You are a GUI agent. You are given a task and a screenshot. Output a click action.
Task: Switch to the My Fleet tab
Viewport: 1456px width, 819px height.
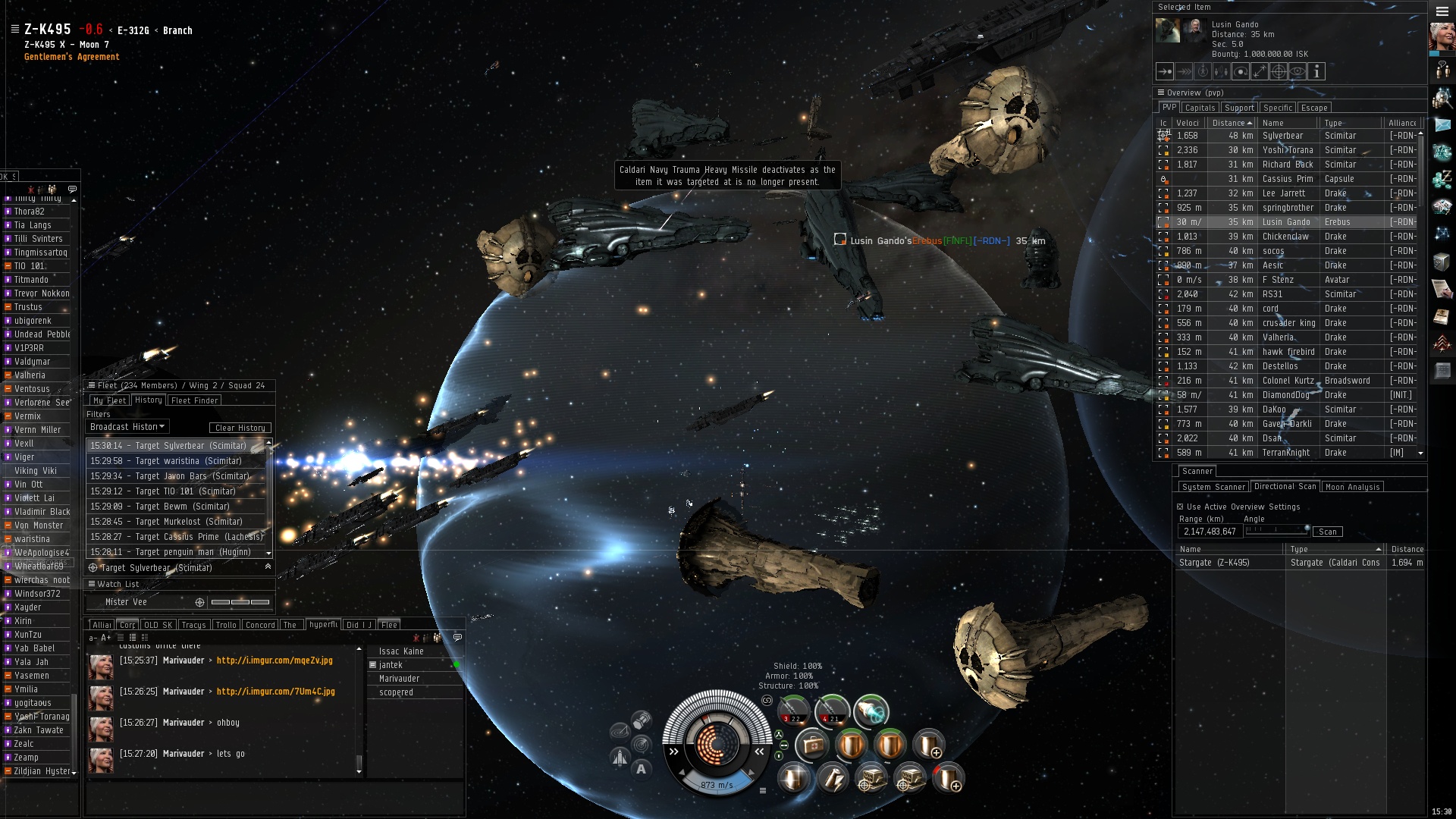tap(109, 400)
